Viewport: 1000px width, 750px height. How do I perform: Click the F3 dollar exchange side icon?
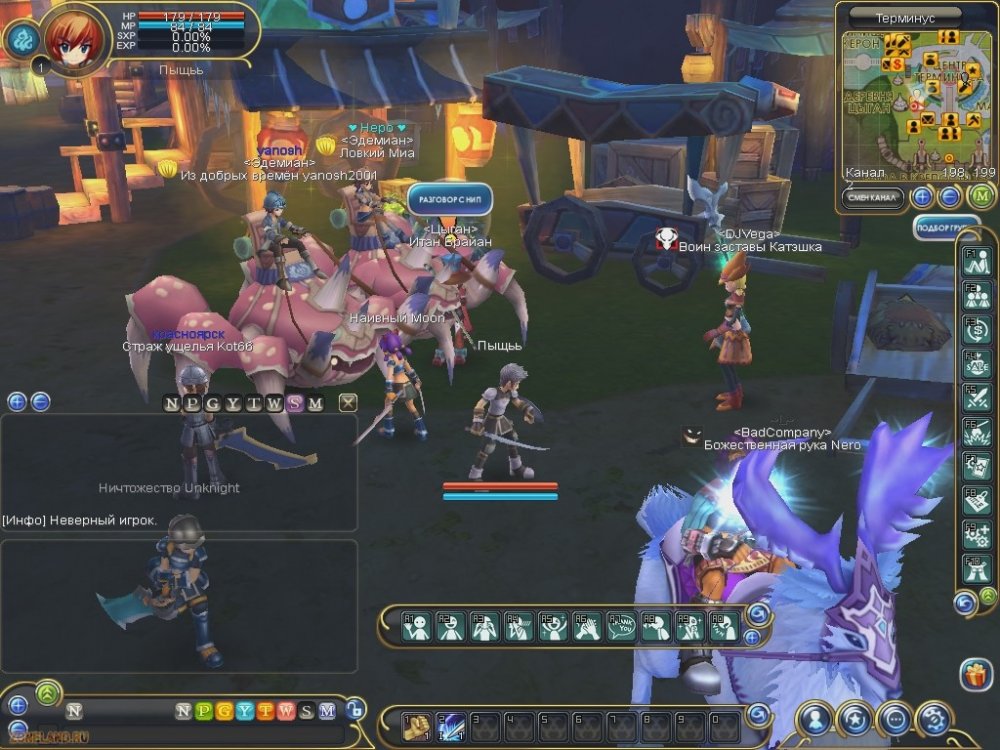(976, 329)
